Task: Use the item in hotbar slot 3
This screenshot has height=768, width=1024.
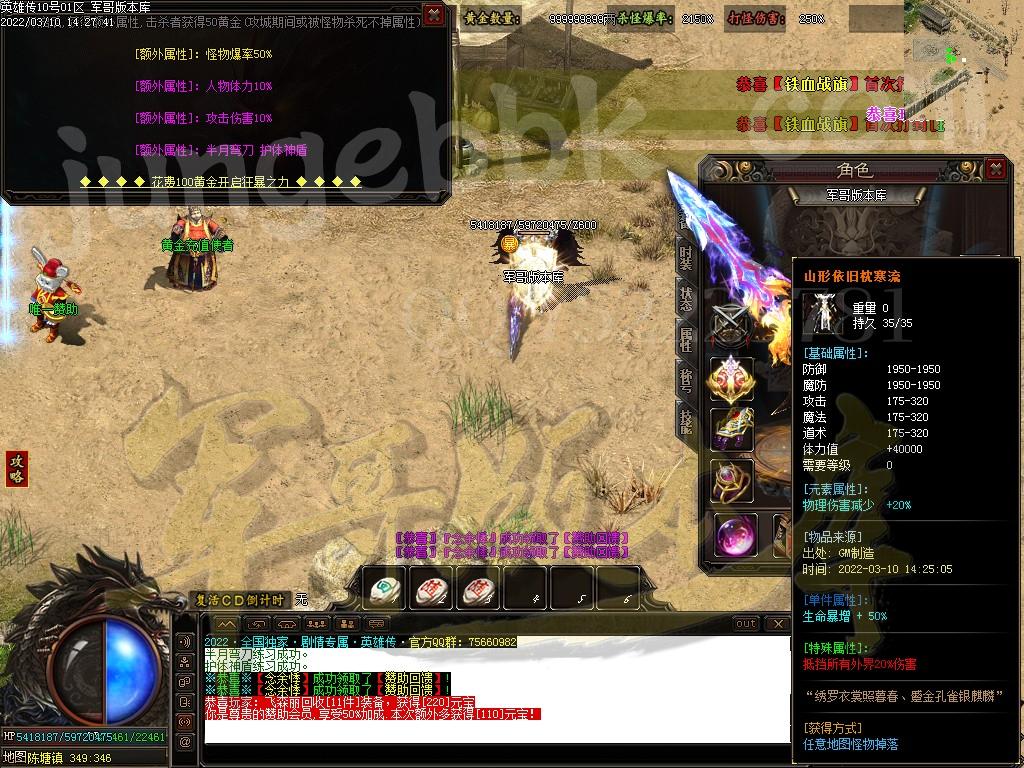Action: (477, 589)
